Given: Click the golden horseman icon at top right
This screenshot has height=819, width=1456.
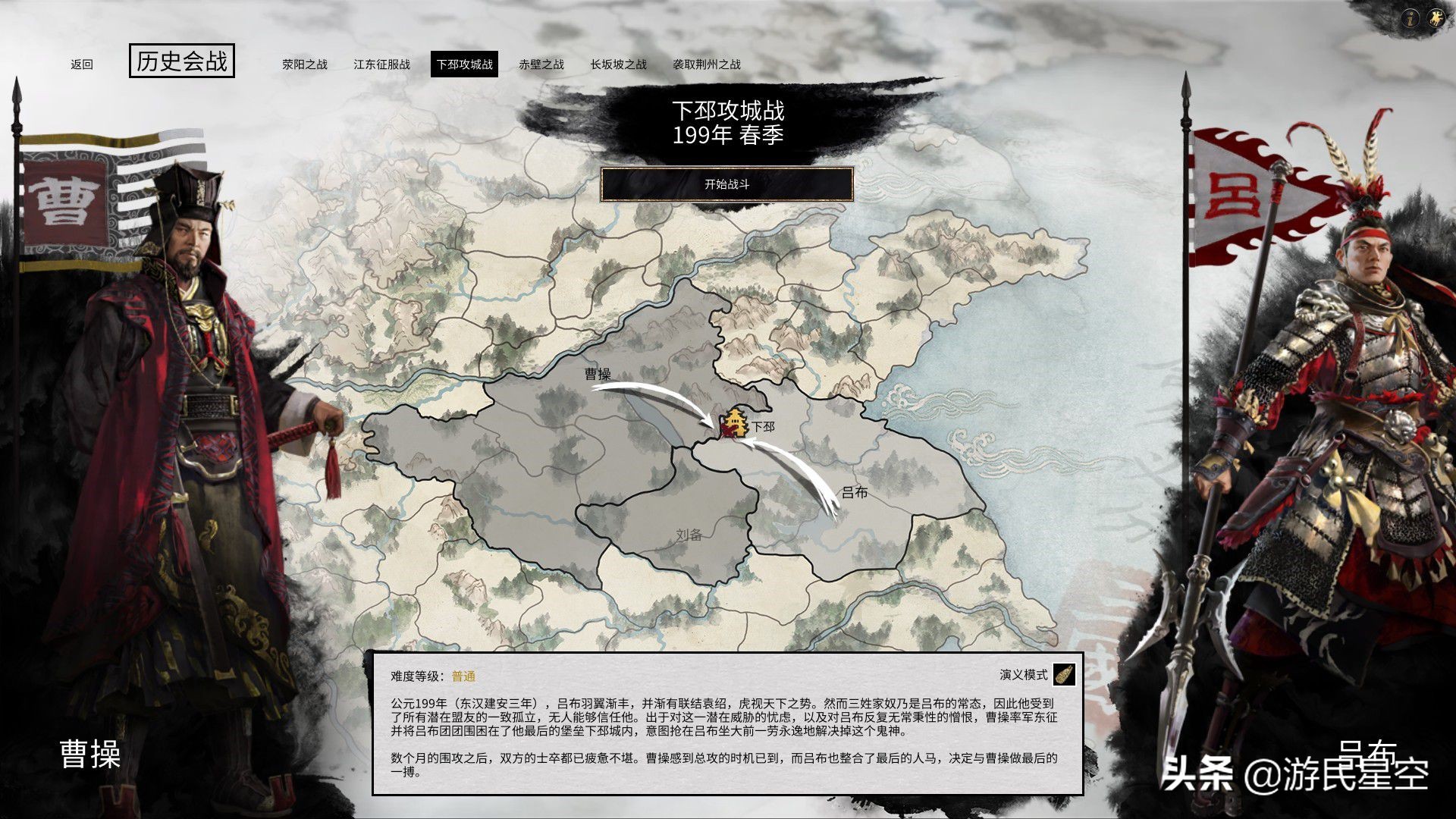Looking at the screenshot, I should [x=1436, y=17].
